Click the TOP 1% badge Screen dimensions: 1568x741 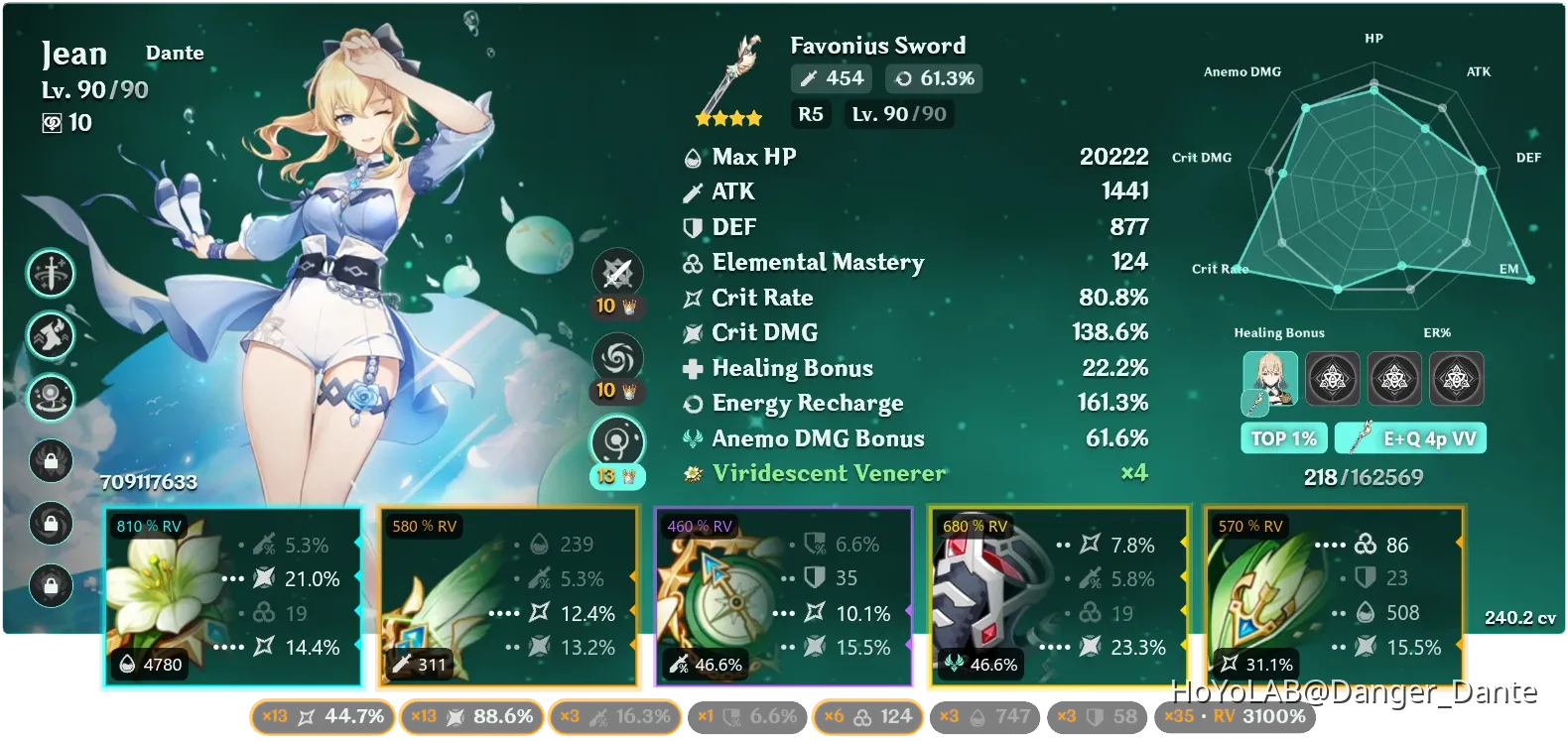1283,437
